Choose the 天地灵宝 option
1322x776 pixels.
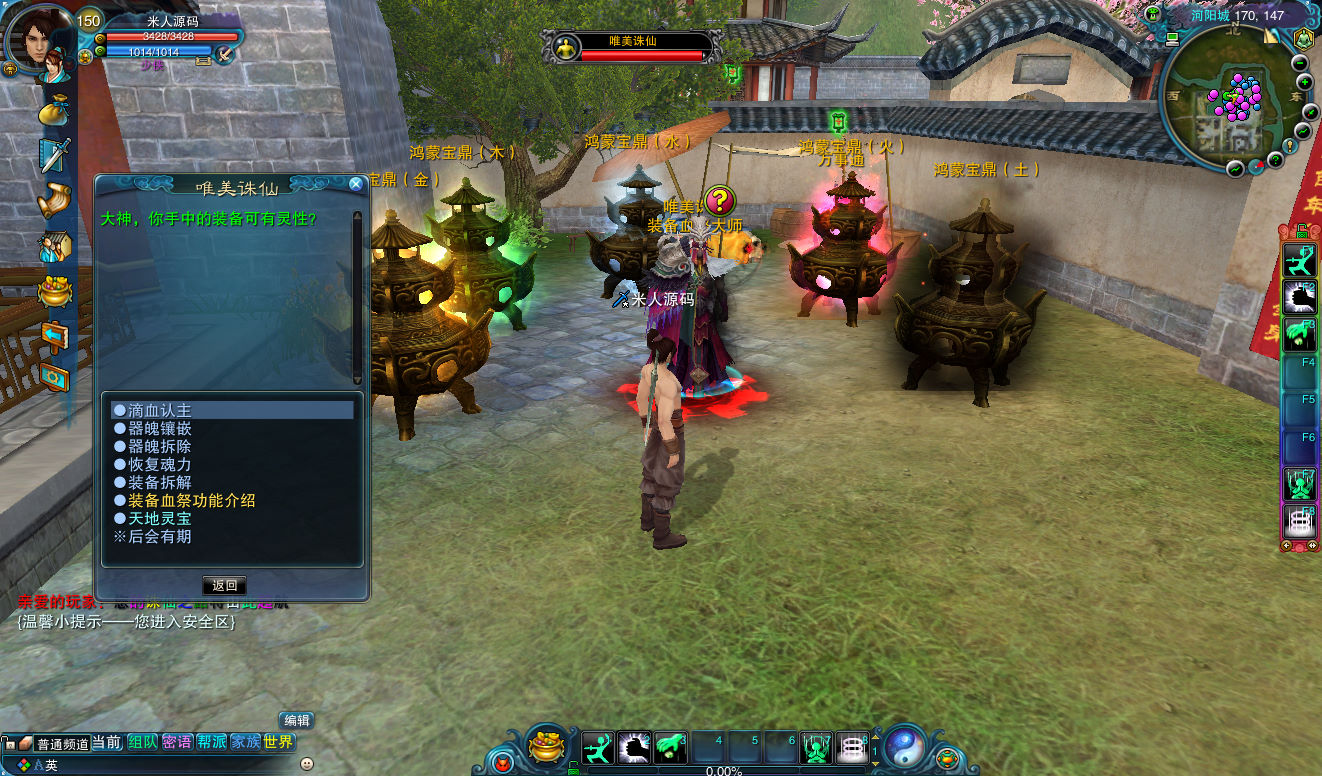(x=160, y=518)
